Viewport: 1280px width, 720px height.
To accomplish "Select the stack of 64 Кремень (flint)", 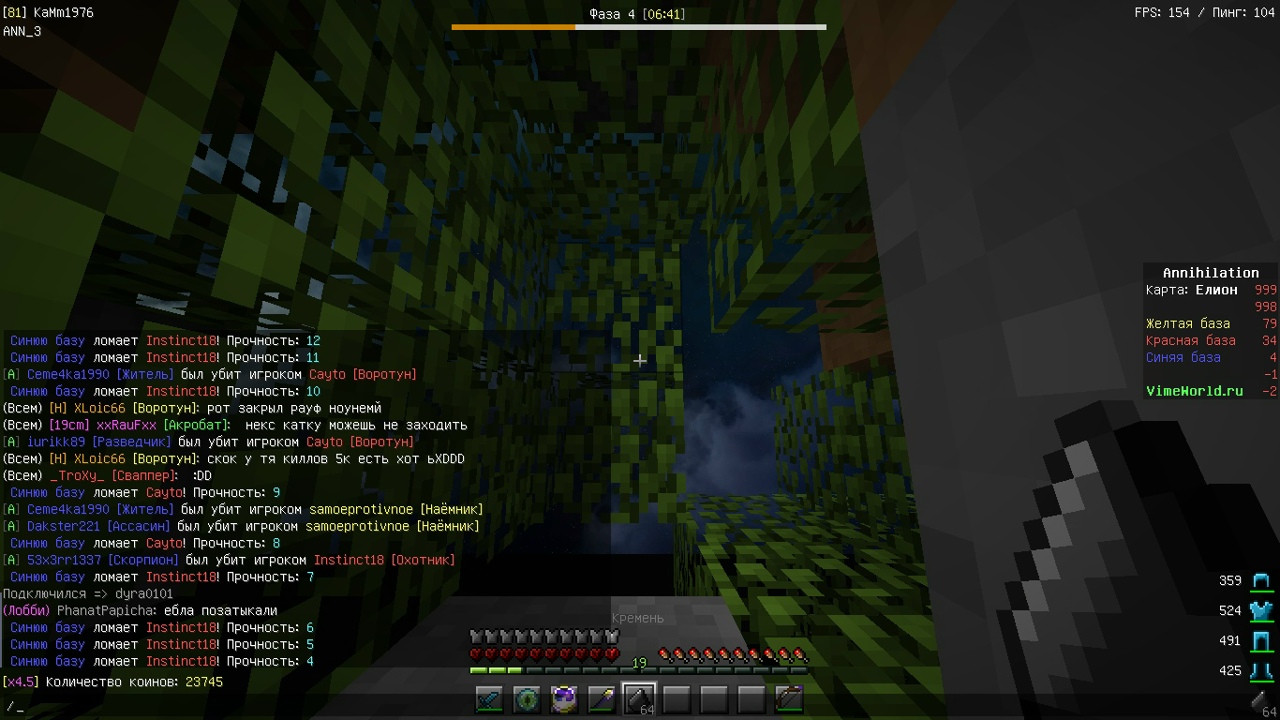I will tap(637, 699).
